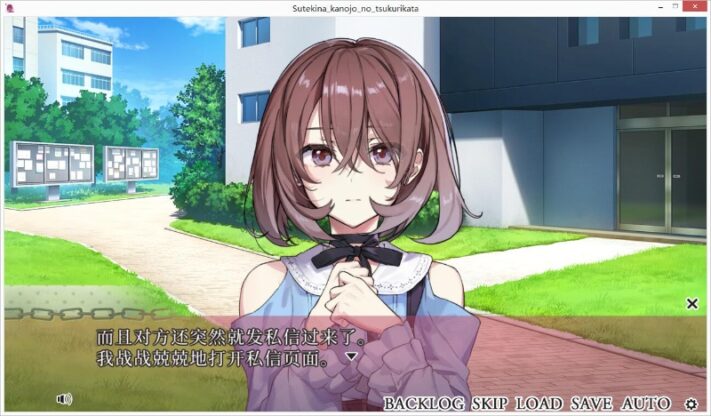The height and width of the screenshot is (416, 711).
Task: Activate SKIP to fast-forward dialogue
Action: point(490,404)
